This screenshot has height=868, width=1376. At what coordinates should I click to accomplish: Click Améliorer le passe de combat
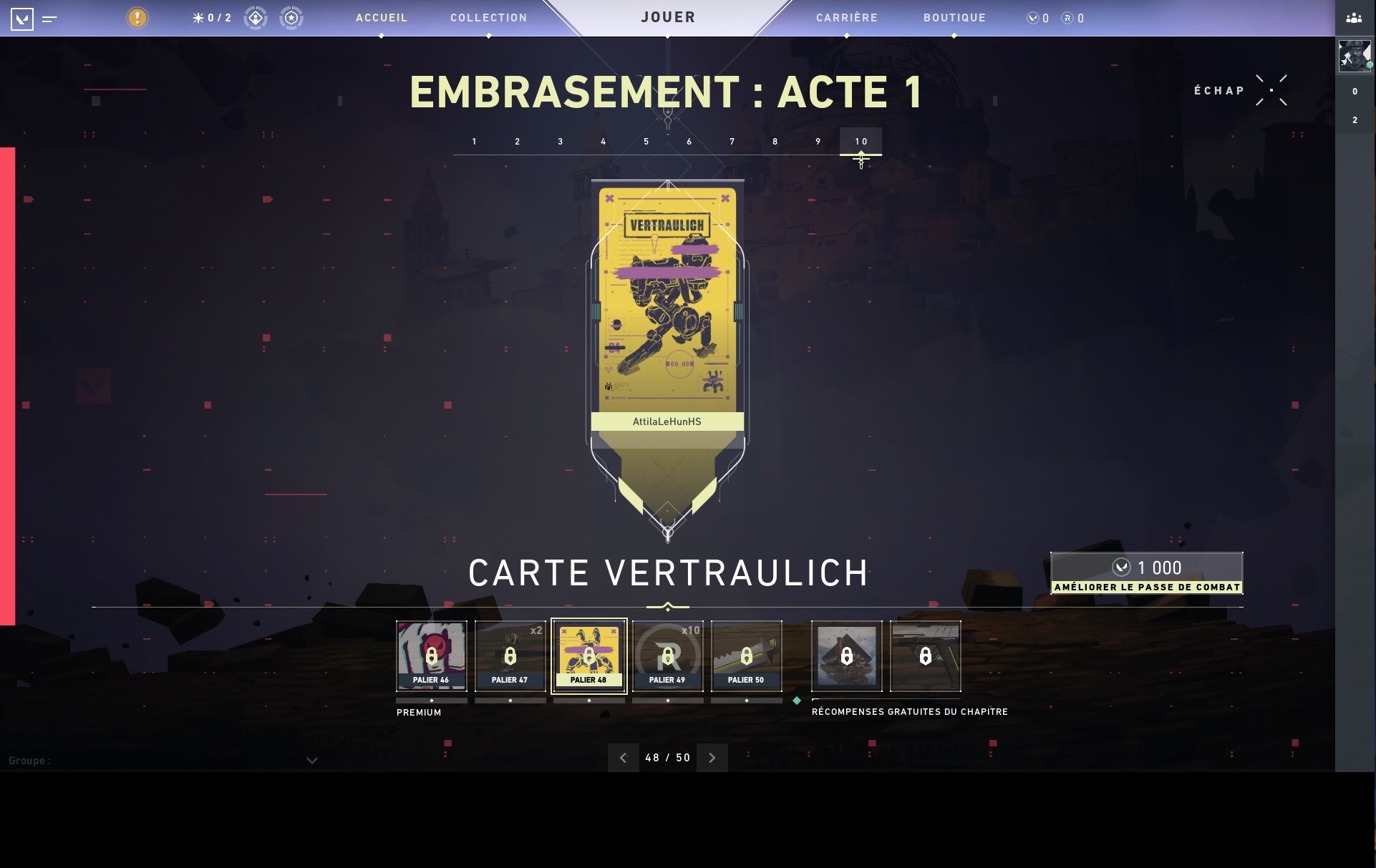pyautogui.click(x=1146, y=573)
